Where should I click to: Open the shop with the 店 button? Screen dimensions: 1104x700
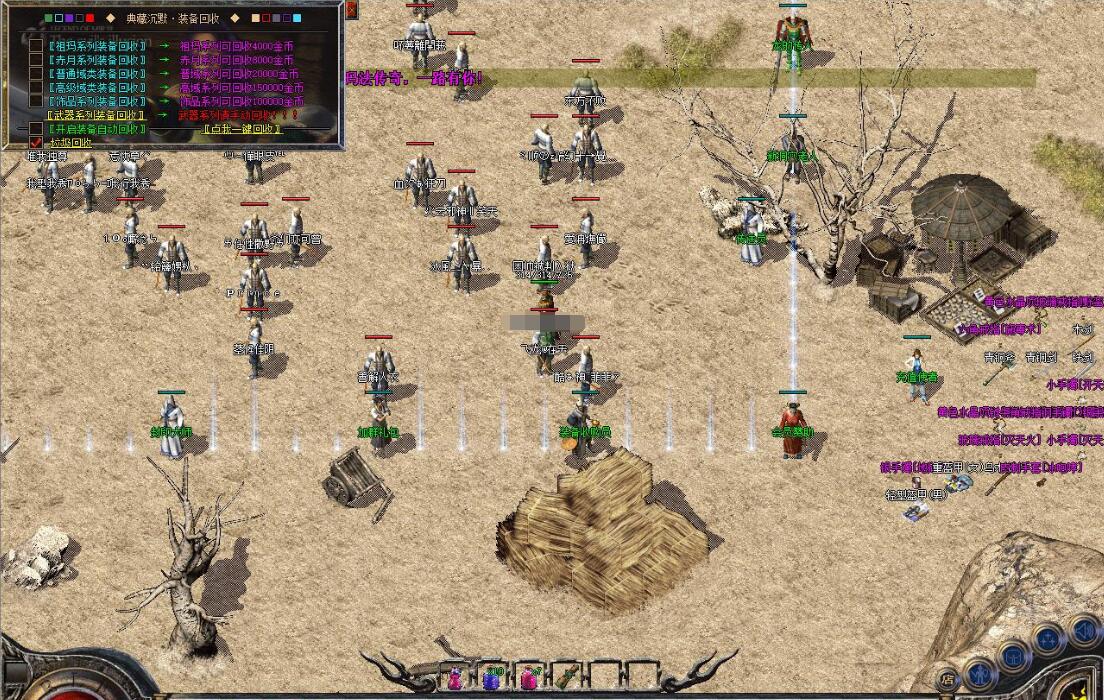[947, 678]
